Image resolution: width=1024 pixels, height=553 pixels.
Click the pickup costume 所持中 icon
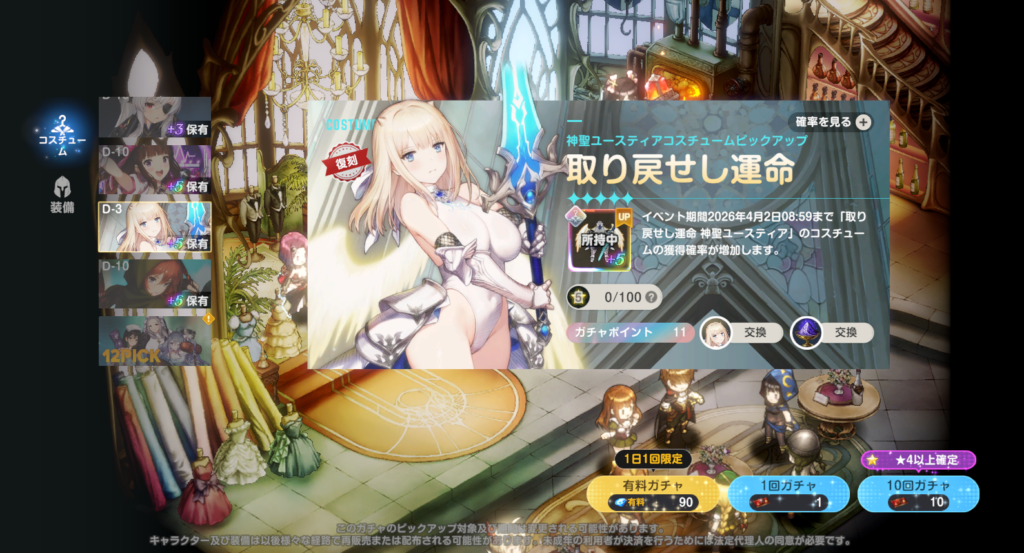click(594, 240)
